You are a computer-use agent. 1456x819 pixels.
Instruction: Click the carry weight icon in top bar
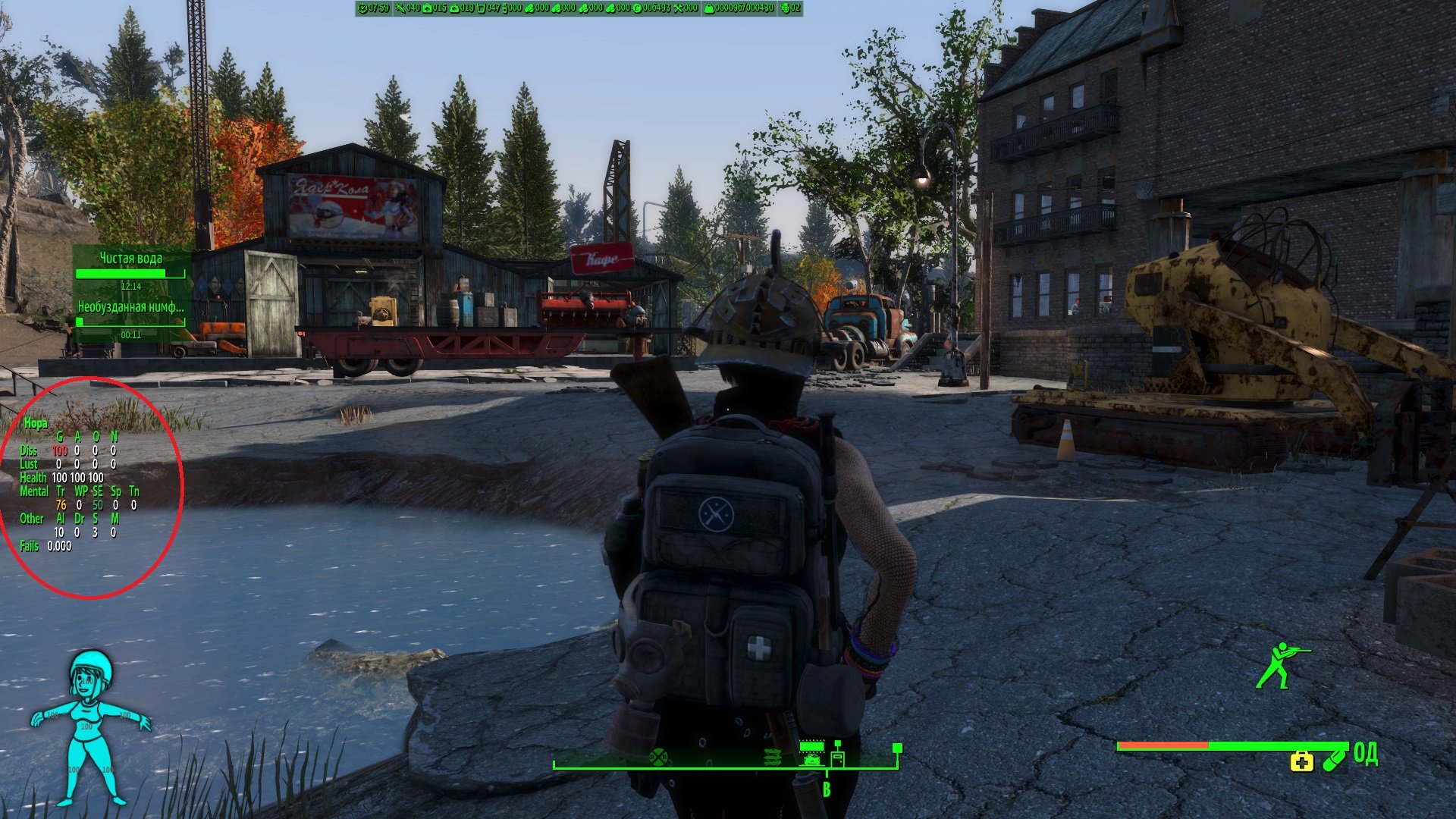[709, 8]
